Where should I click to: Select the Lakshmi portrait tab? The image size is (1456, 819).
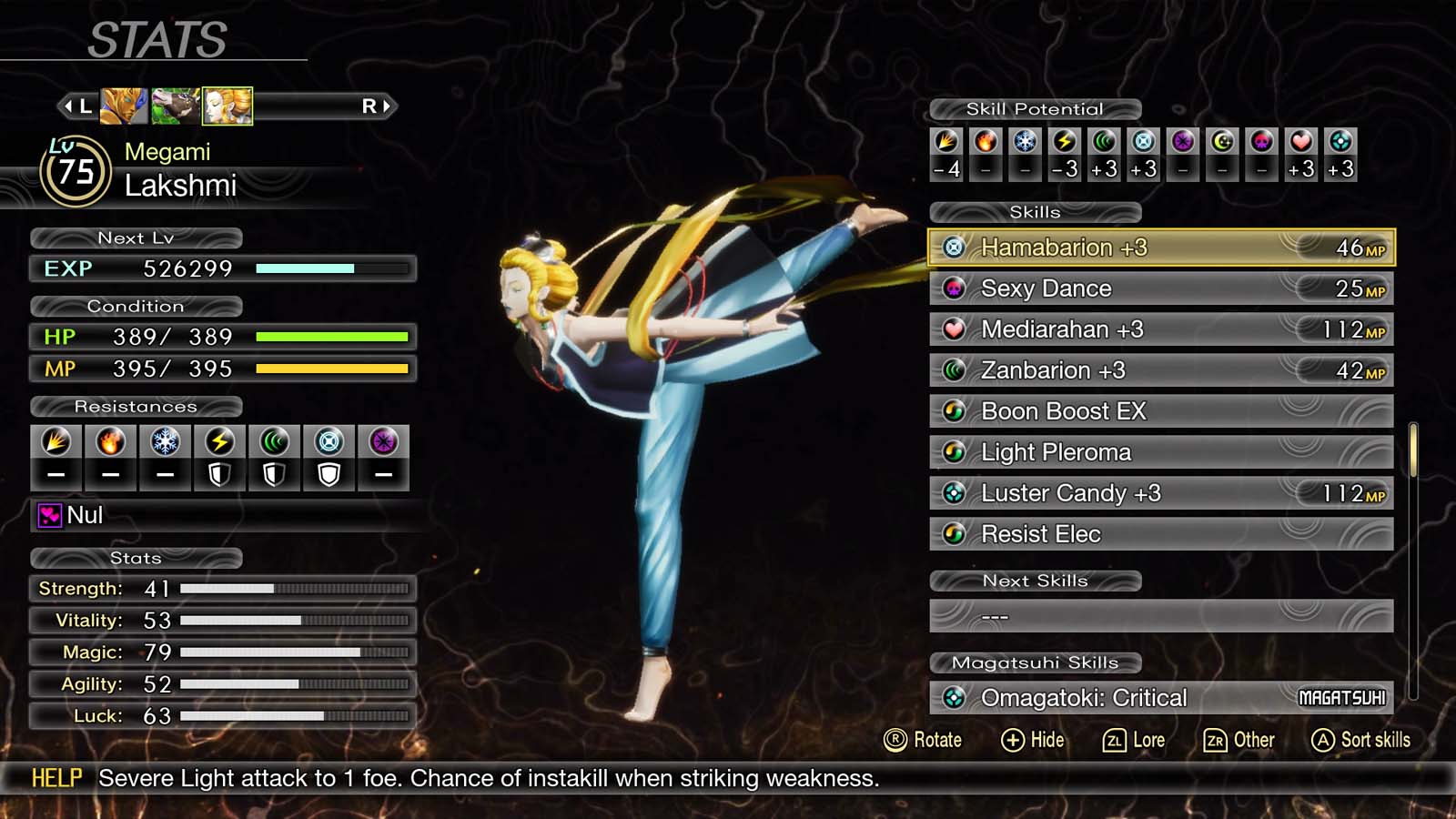pos(227,106)
